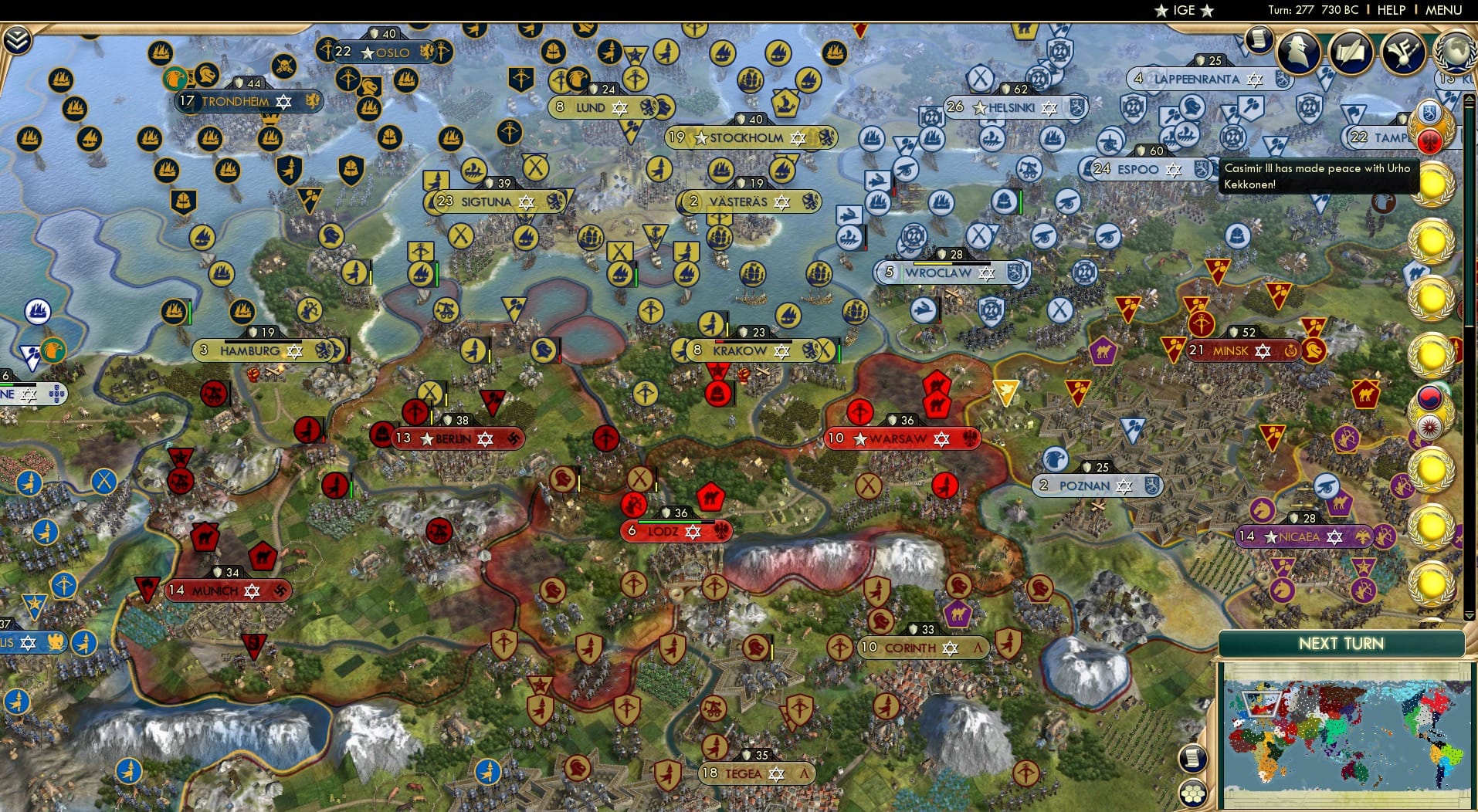Select the Warsaw city banner

point(902,438)
